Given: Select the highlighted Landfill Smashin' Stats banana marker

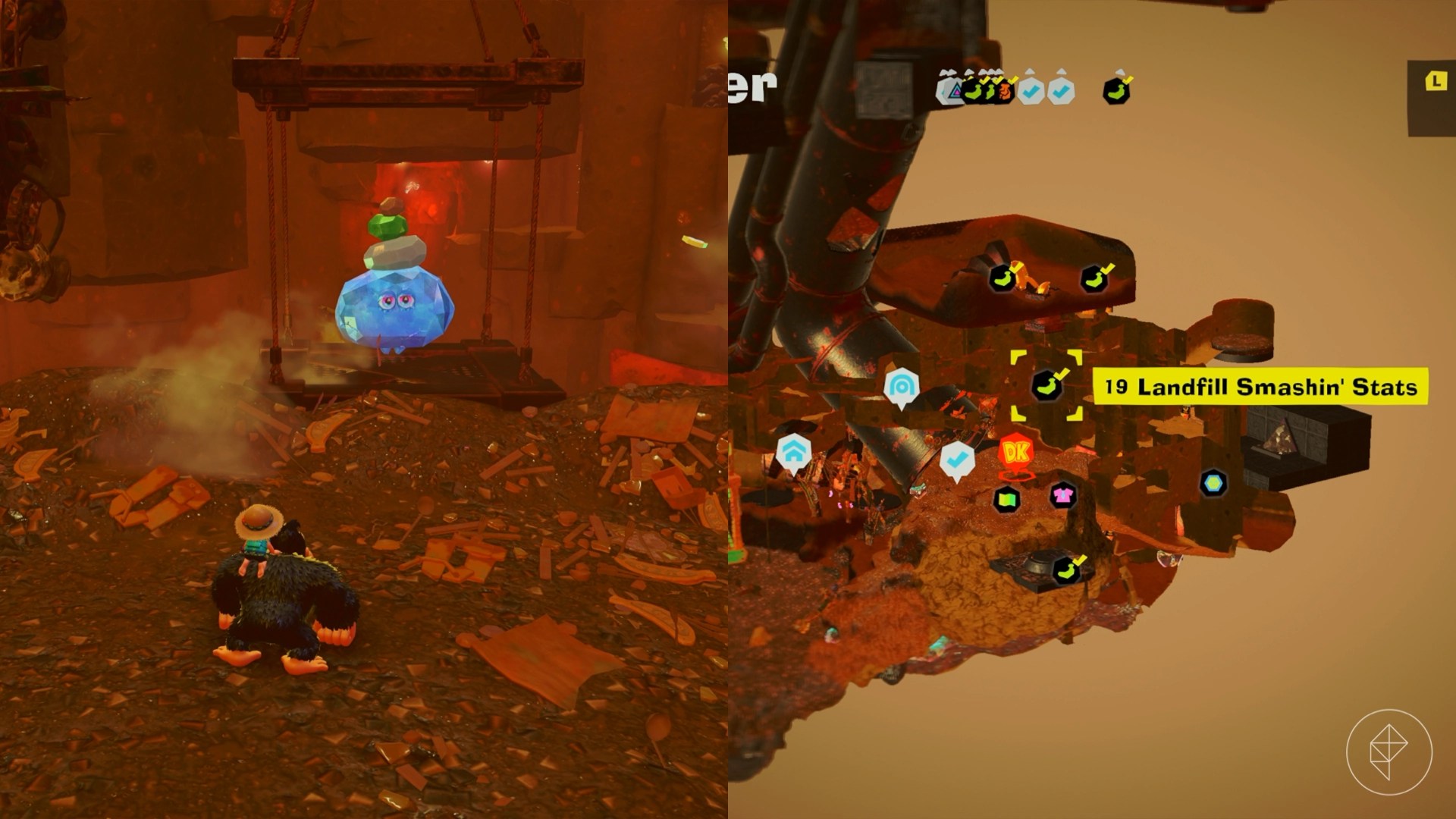Looking at the screenshot, I should (x=1046, y=385).
